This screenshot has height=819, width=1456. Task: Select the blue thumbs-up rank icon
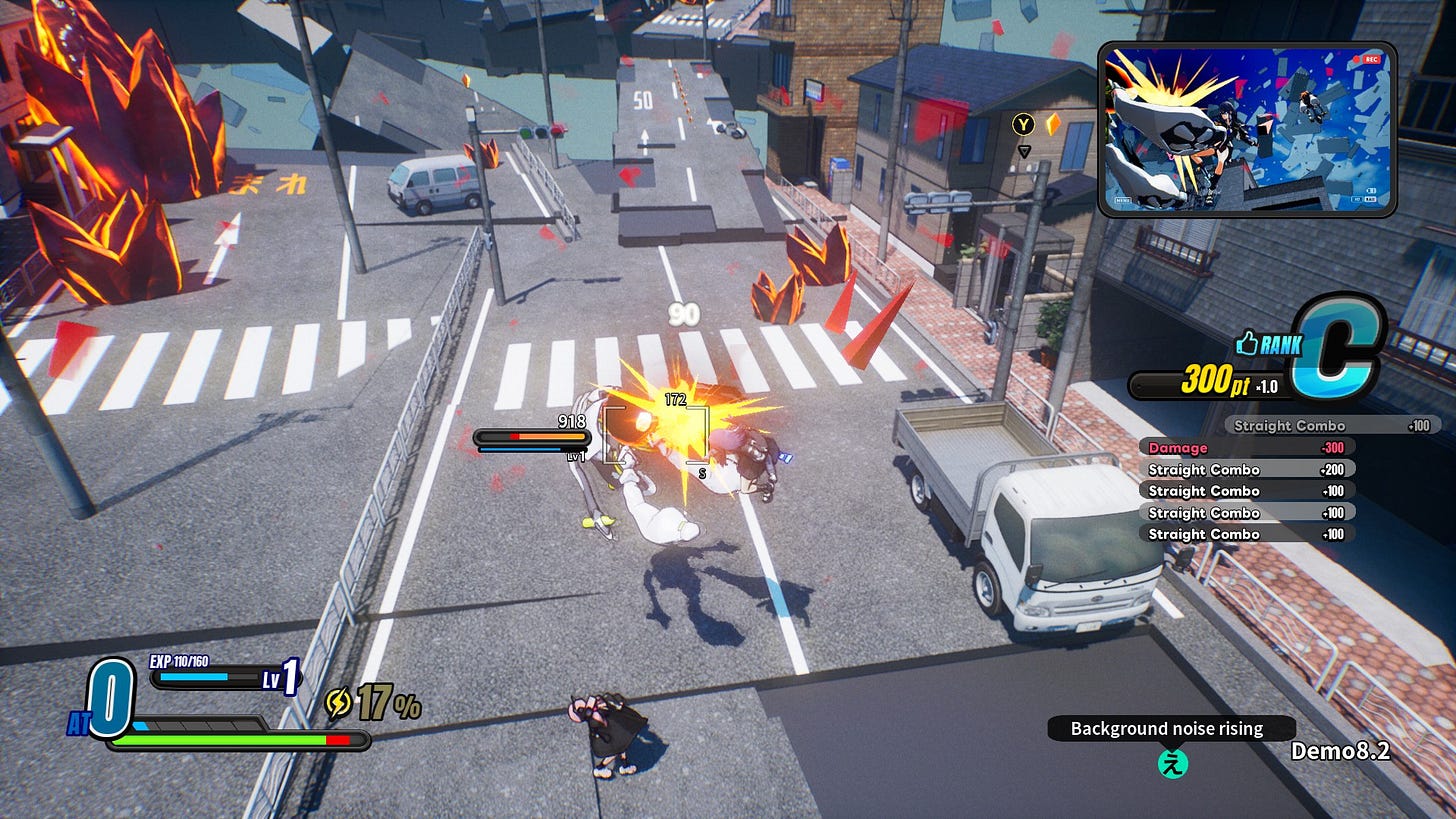click(1246, 344)
